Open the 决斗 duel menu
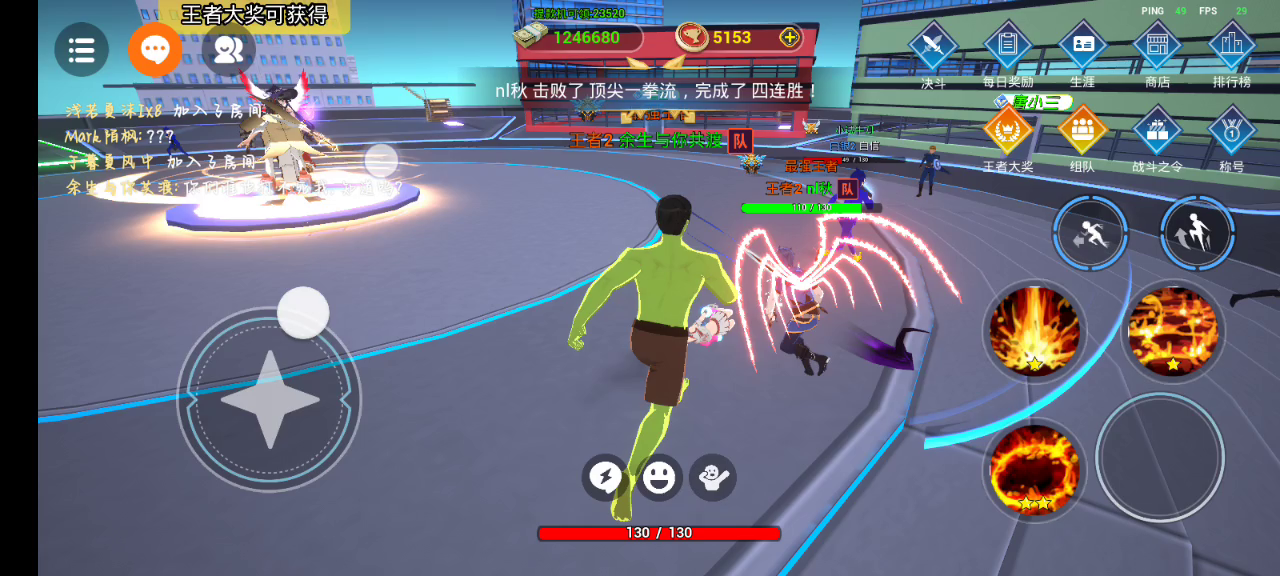 933,46
